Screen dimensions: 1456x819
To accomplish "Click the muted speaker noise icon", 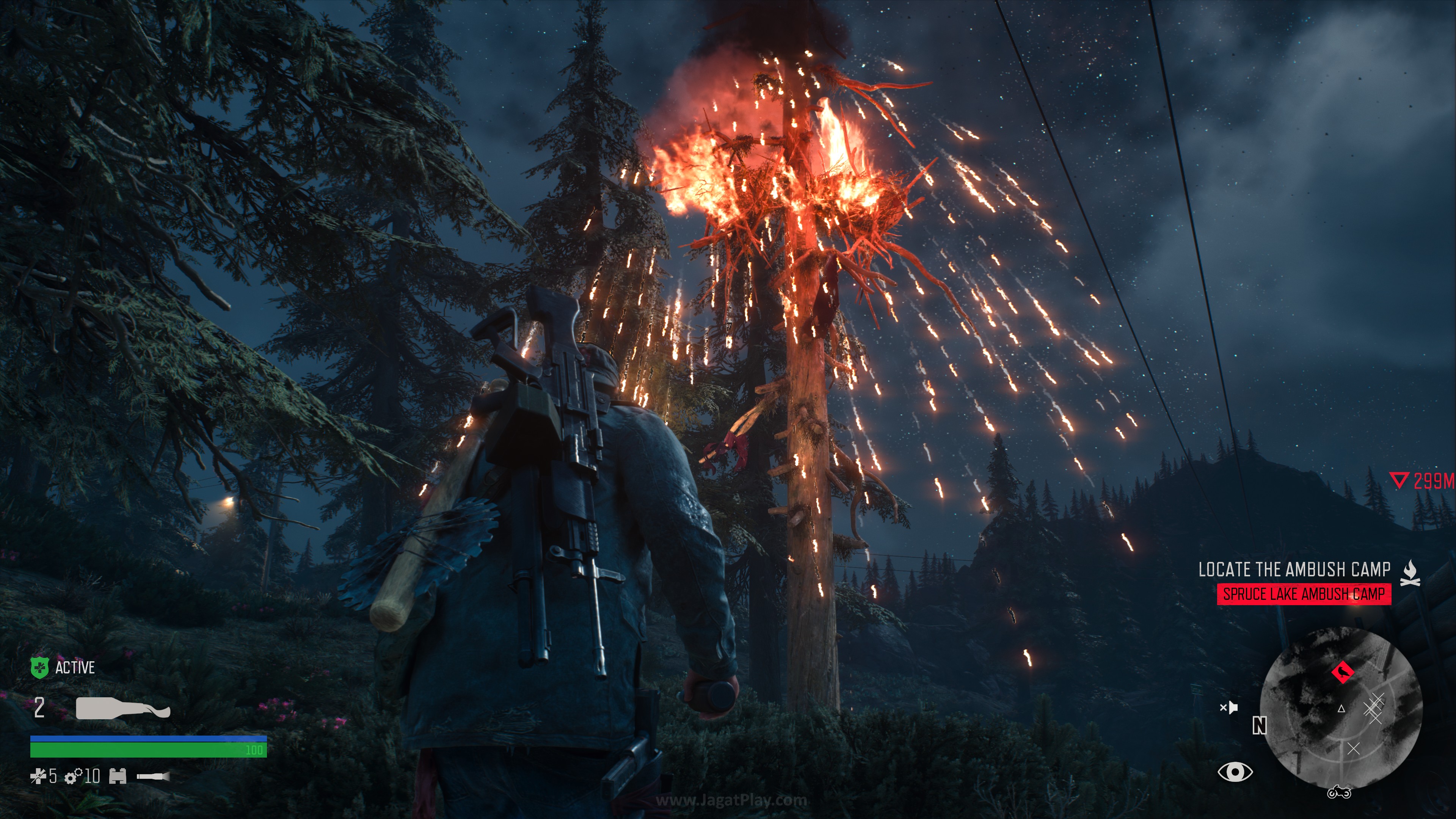I will [x=1229, y=707].
